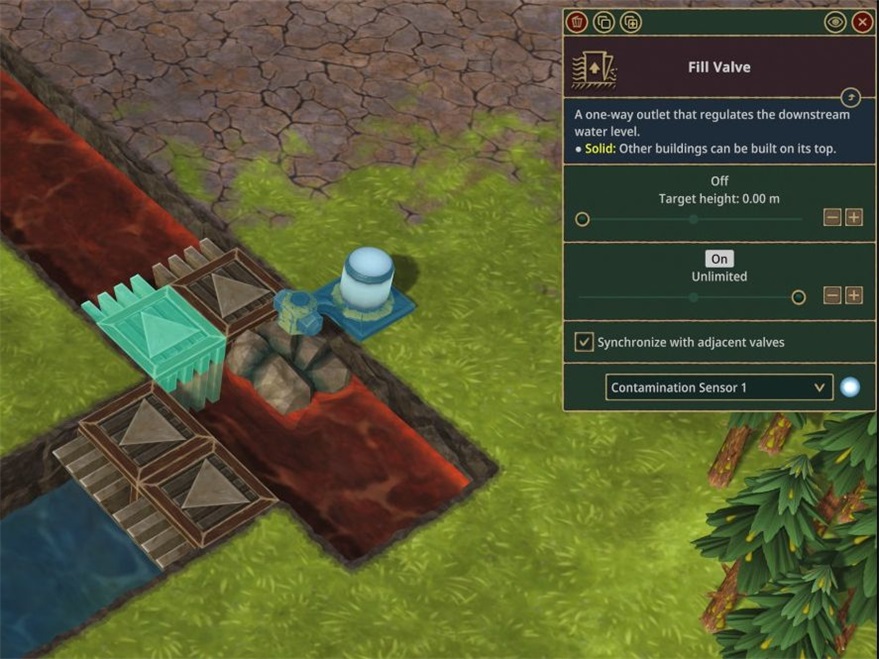Viewport: 879px width, 659px height.
Task: Click the On label above Unlimited
Action: pos(719,259)
